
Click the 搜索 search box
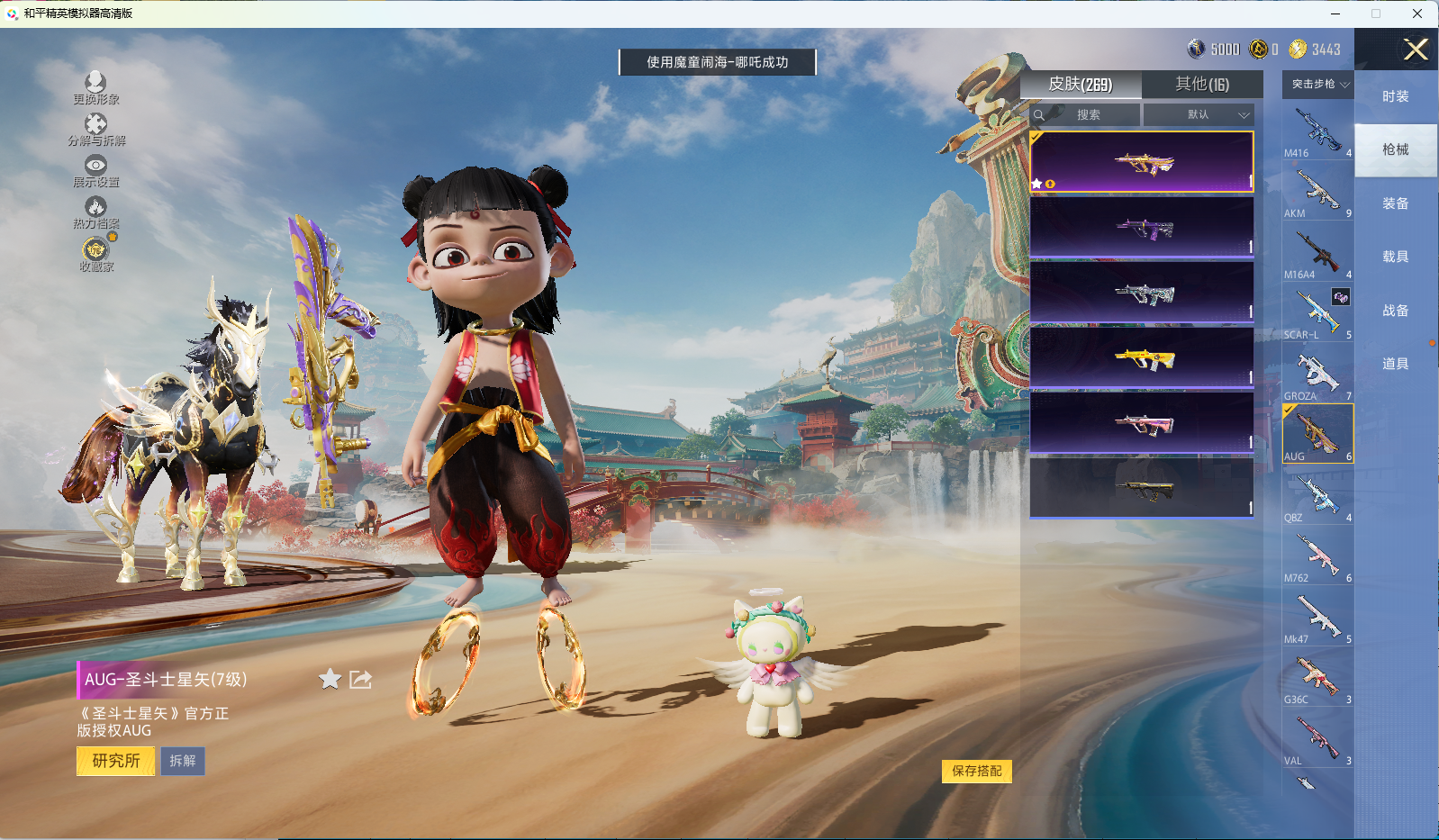pos(1085,115)
